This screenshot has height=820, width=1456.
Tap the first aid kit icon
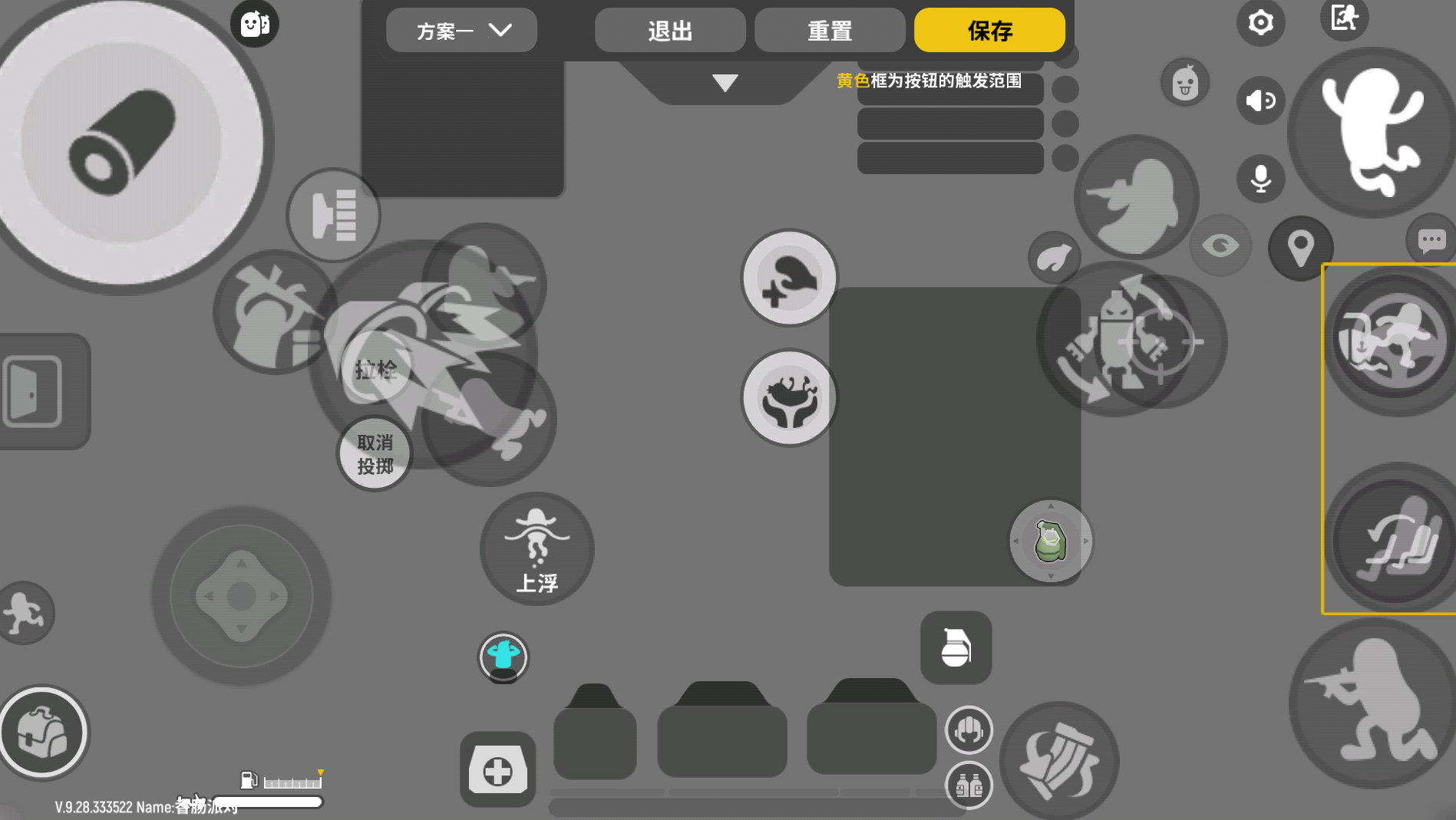tap(497, 768)
